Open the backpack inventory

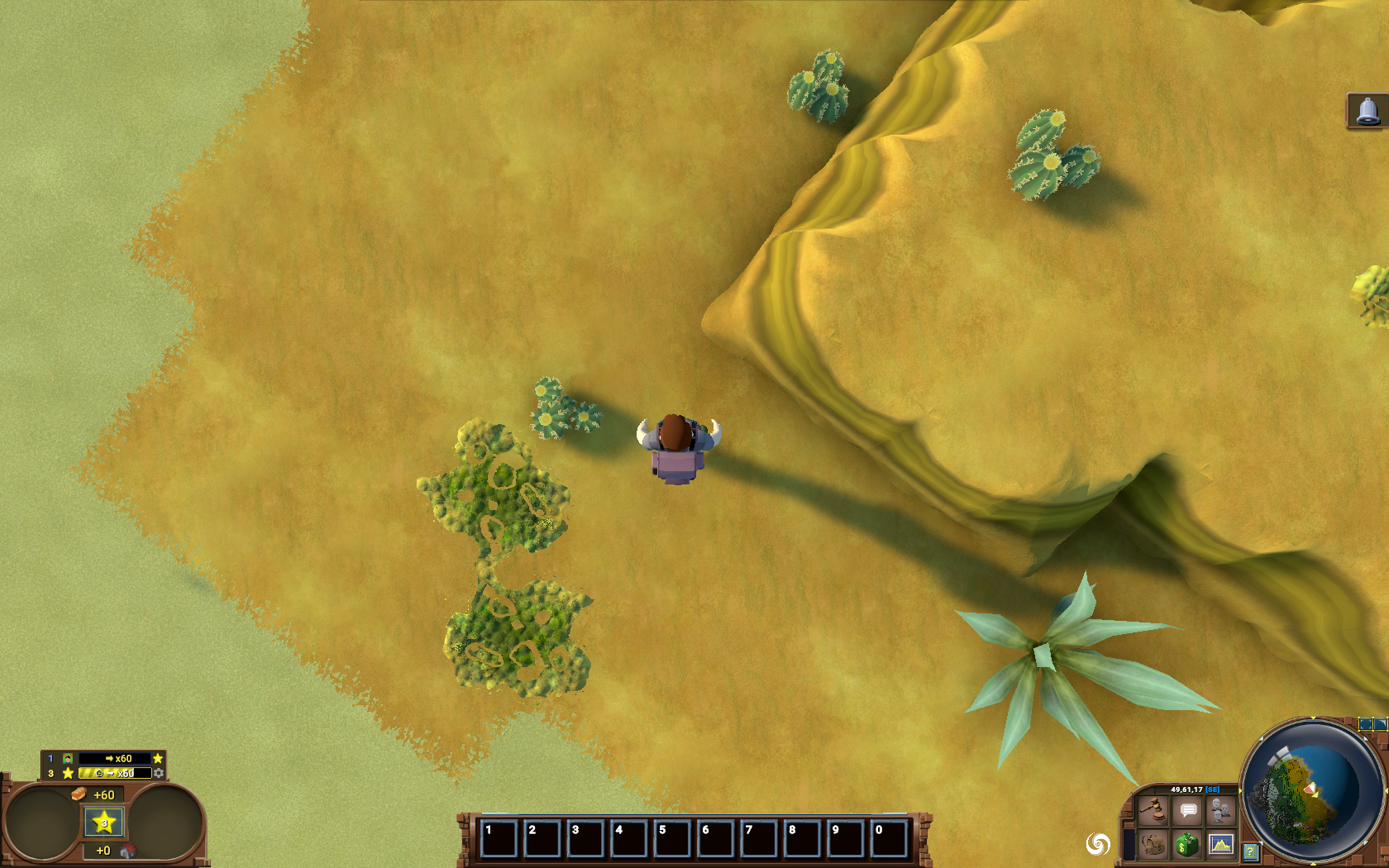(x=1153, y=845)
